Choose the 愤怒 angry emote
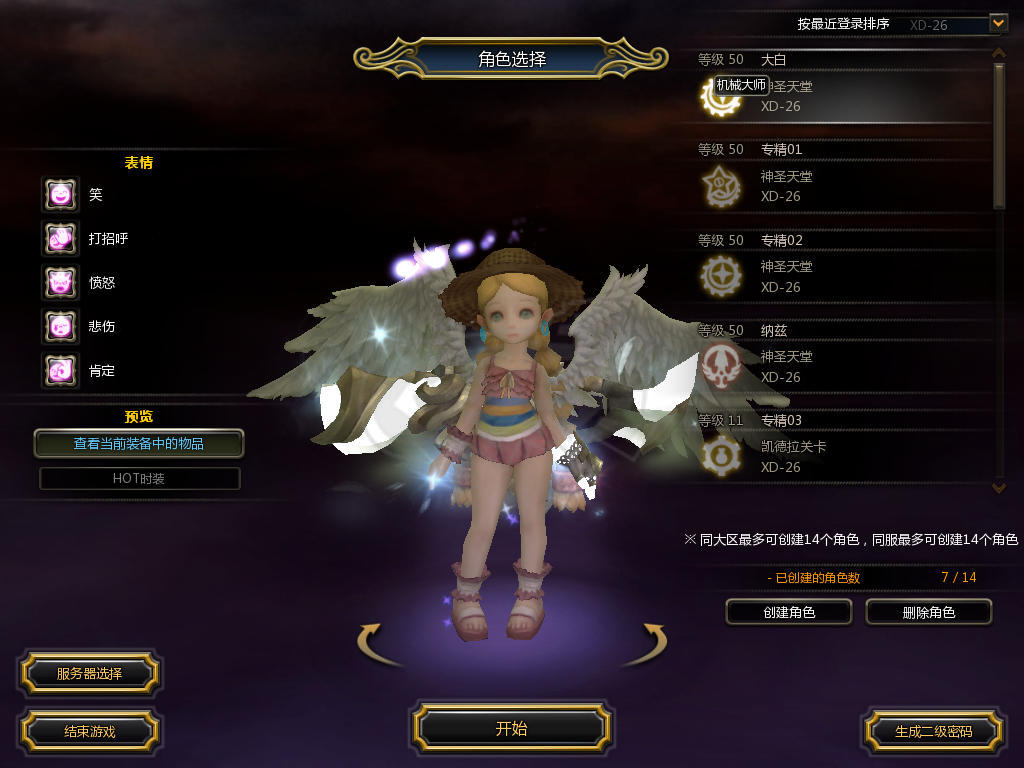The height and width of the screenshot is (768, 1024). (60, 282)
